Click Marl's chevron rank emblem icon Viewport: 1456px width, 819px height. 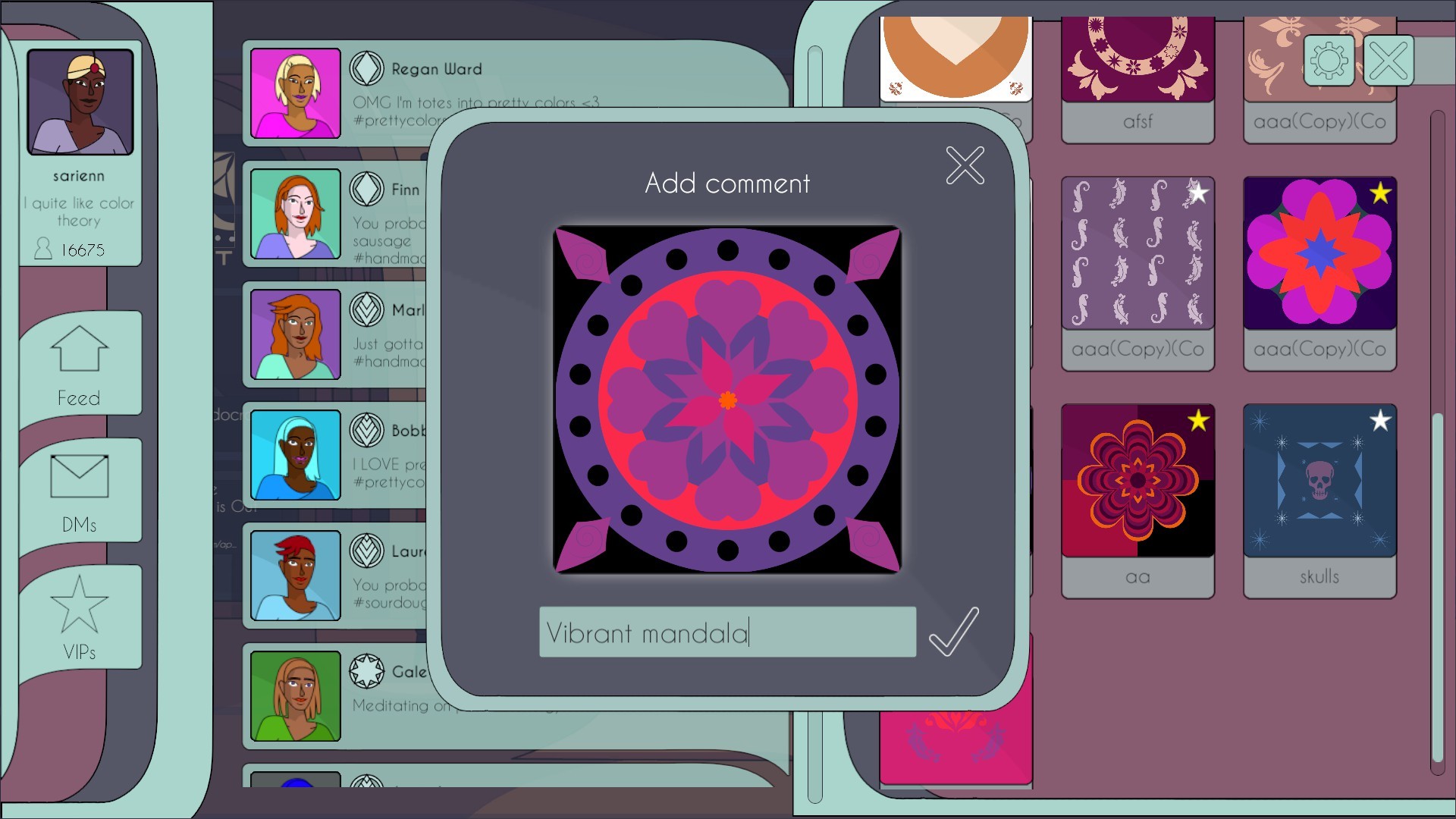(367, 310)
